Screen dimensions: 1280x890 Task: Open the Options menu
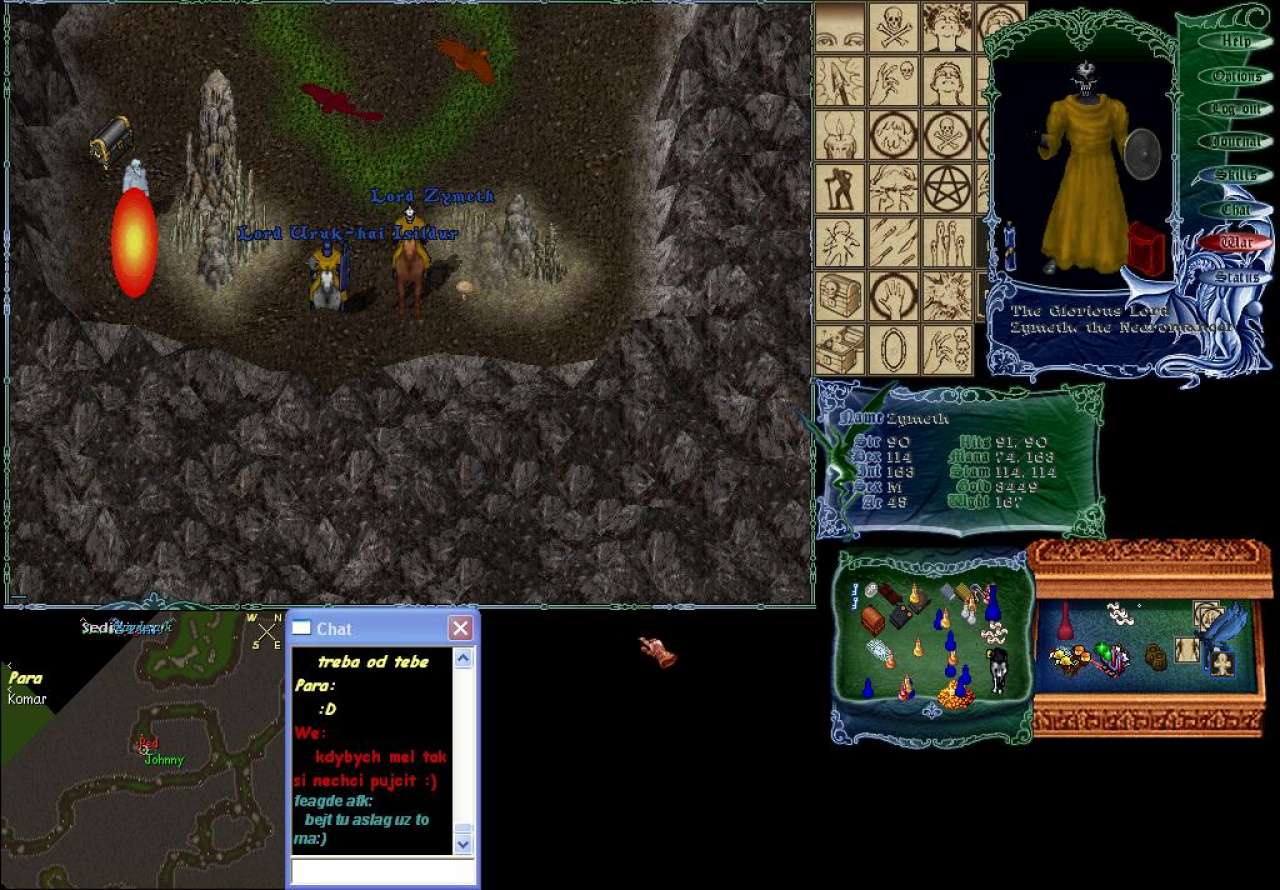1235,76
